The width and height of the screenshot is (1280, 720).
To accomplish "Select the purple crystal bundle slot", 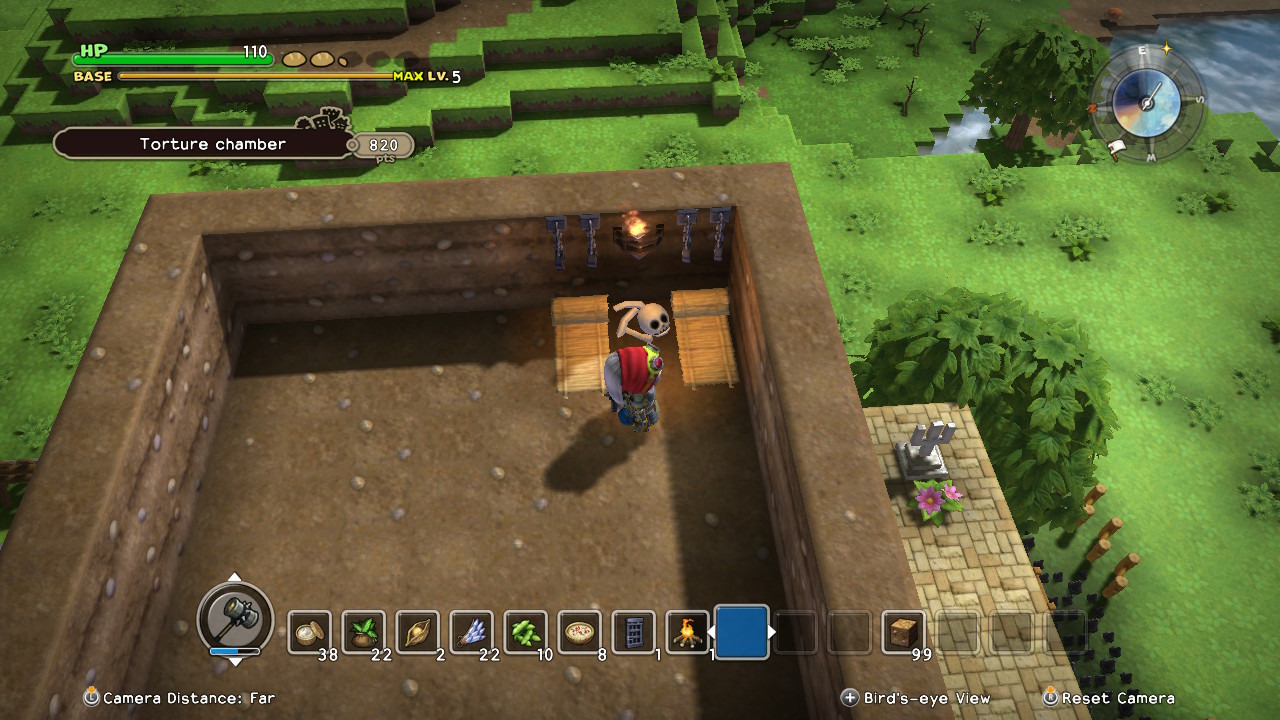I will 472,632.
